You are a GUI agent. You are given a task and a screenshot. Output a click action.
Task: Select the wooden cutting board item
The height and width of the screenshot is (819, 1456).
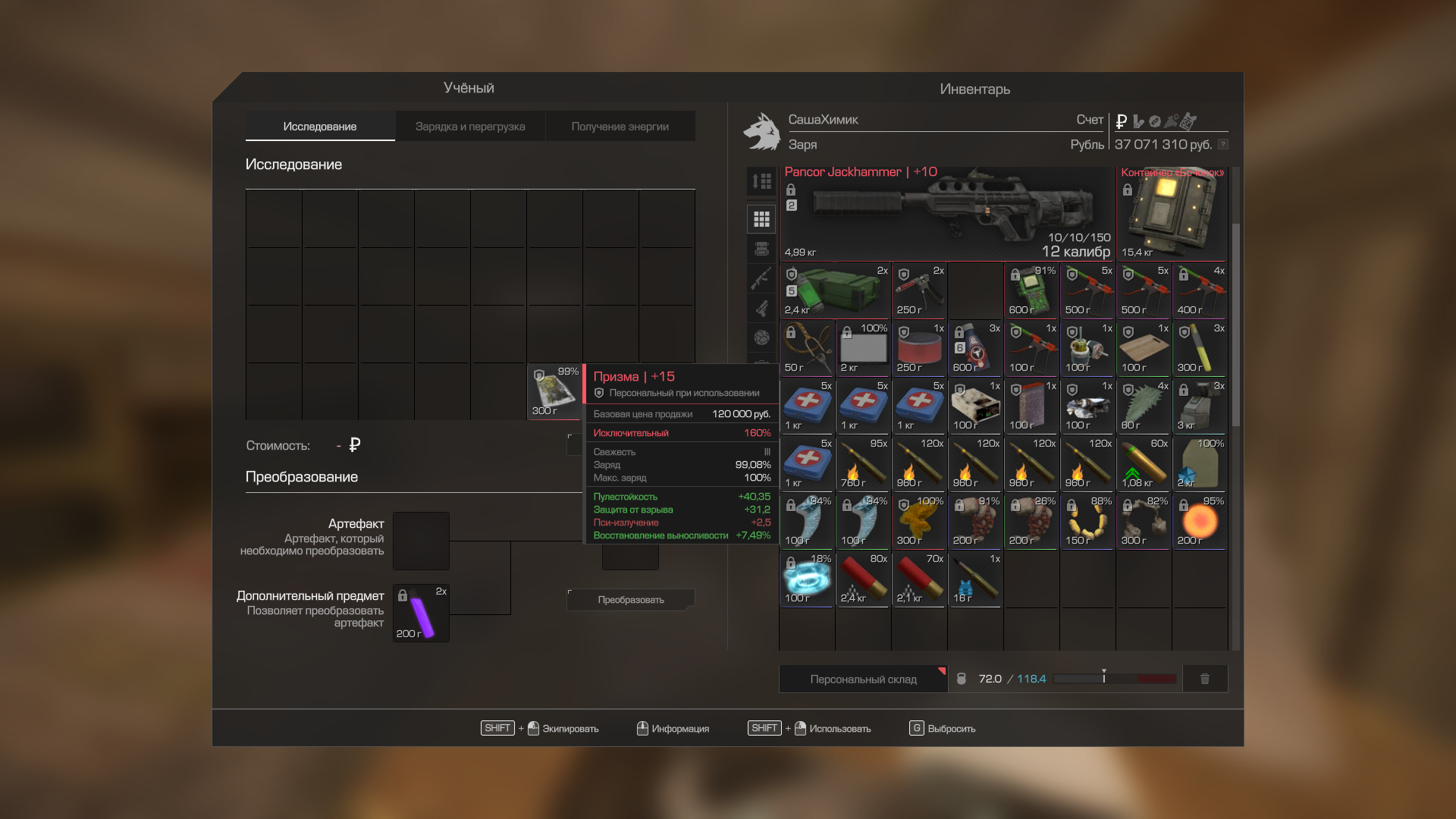pyautogui.click(x=1143, y=349)
